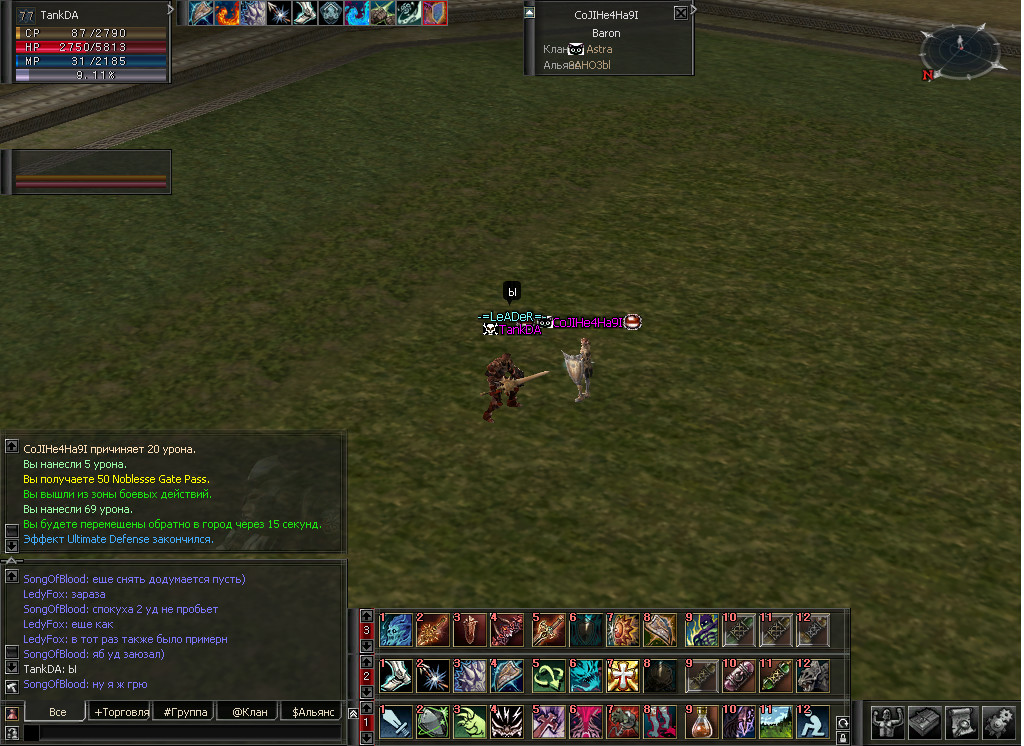The image size is (1024, 746).
Task: Switch to the Все chat tab
Action: (x=58, y=712)
